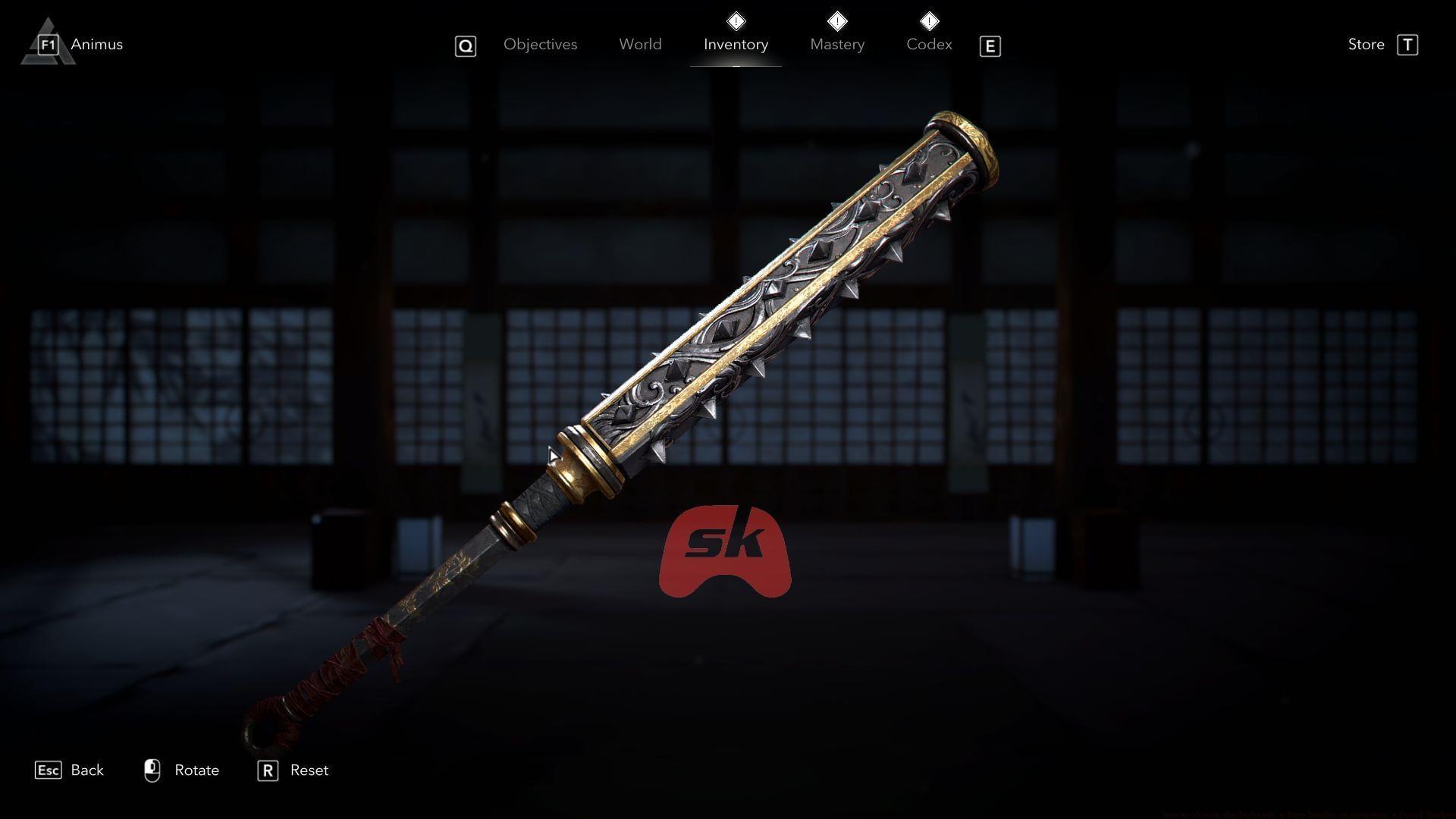Image resolution: width=1456 pixels, height=819 pixels.
Task: Go Back from weapon preview
Action: click(86, 770)
